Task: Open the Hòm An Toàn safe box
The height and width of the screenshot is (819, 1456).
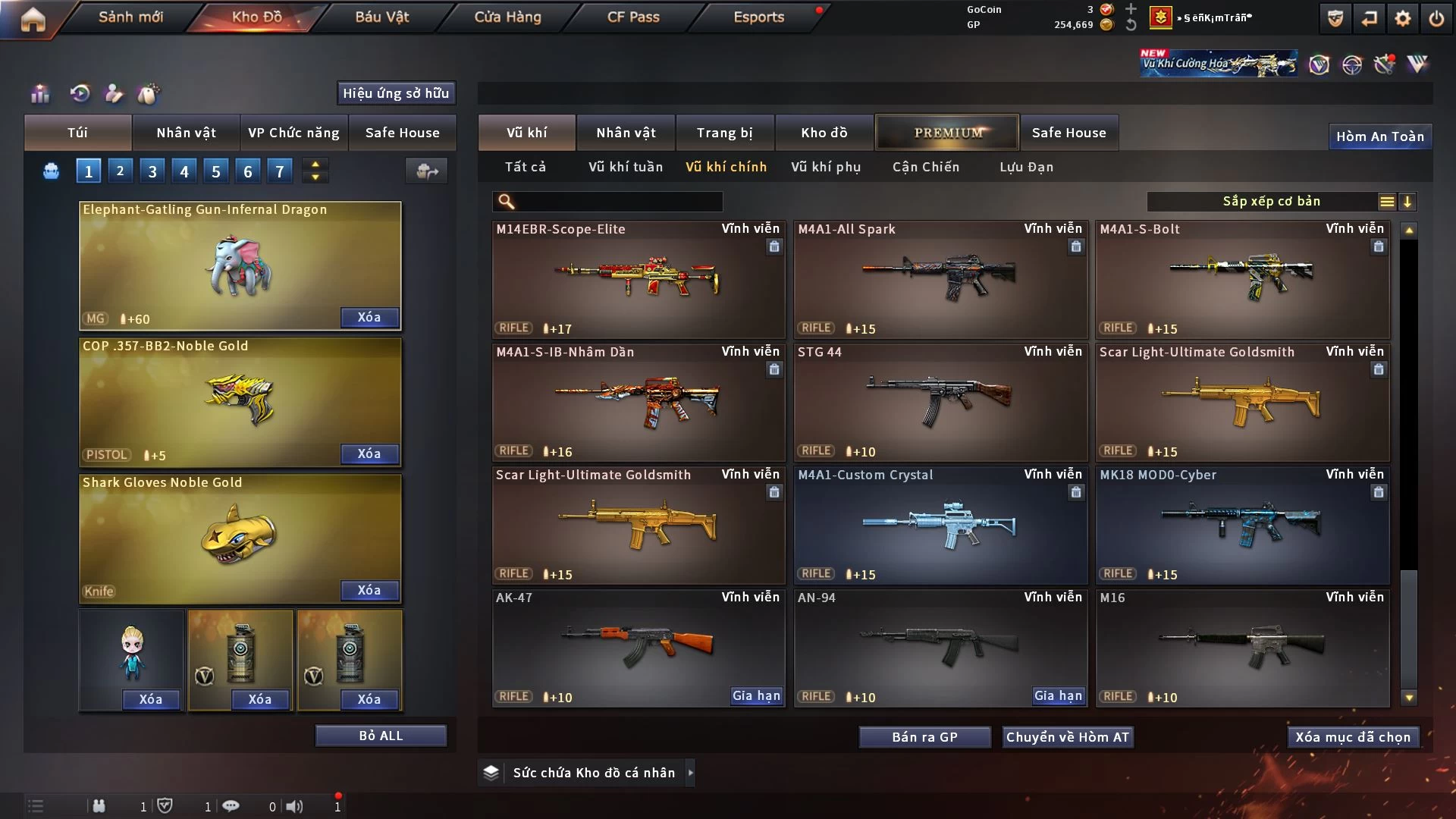Action: [1379, 136]
